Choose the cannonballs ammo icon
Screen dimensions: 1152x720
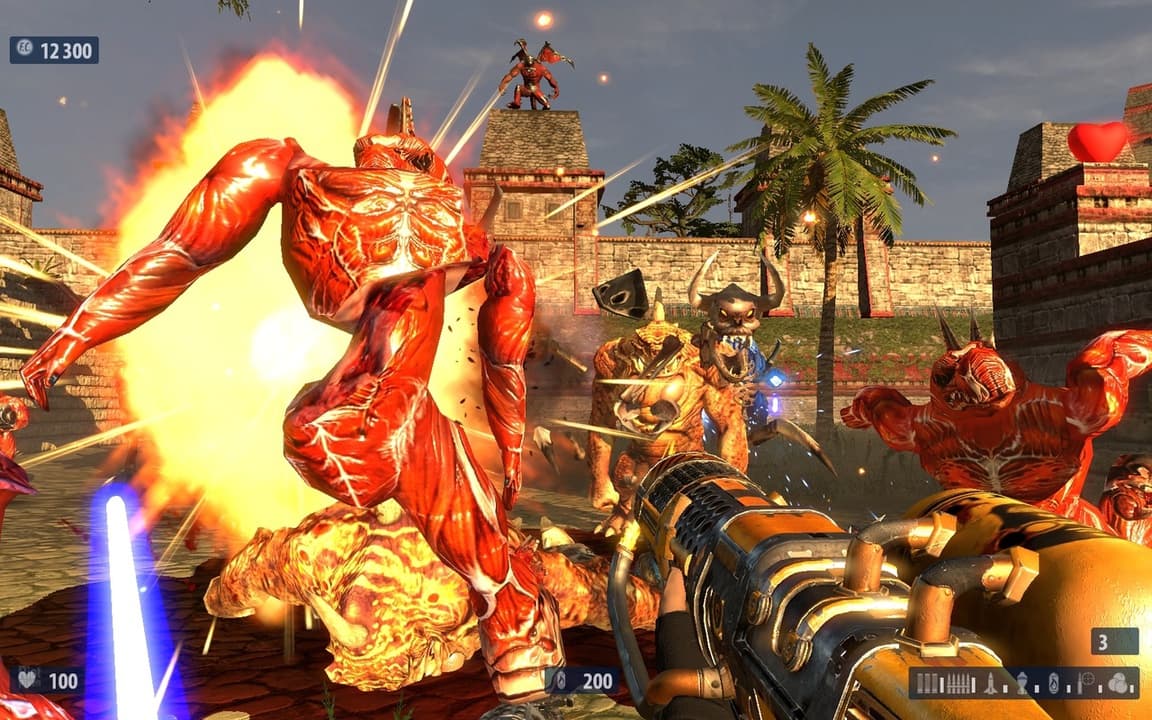(x=1117, y=683)
